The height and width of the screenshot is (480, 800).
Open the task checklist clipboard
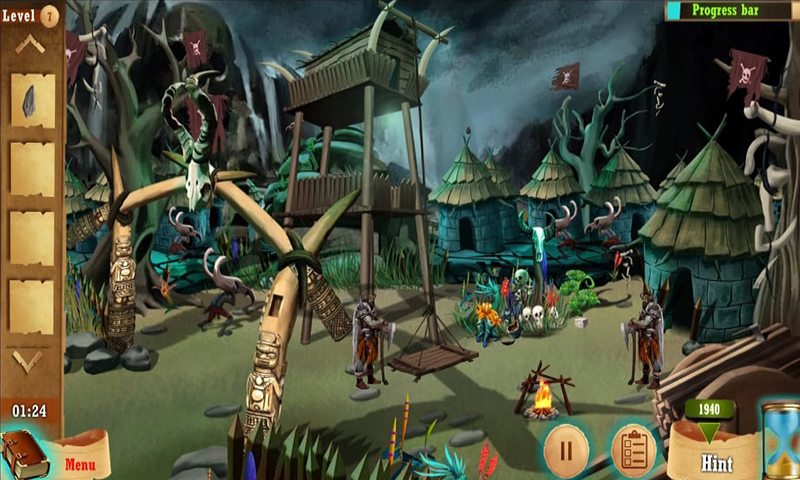tap(632, 449)
